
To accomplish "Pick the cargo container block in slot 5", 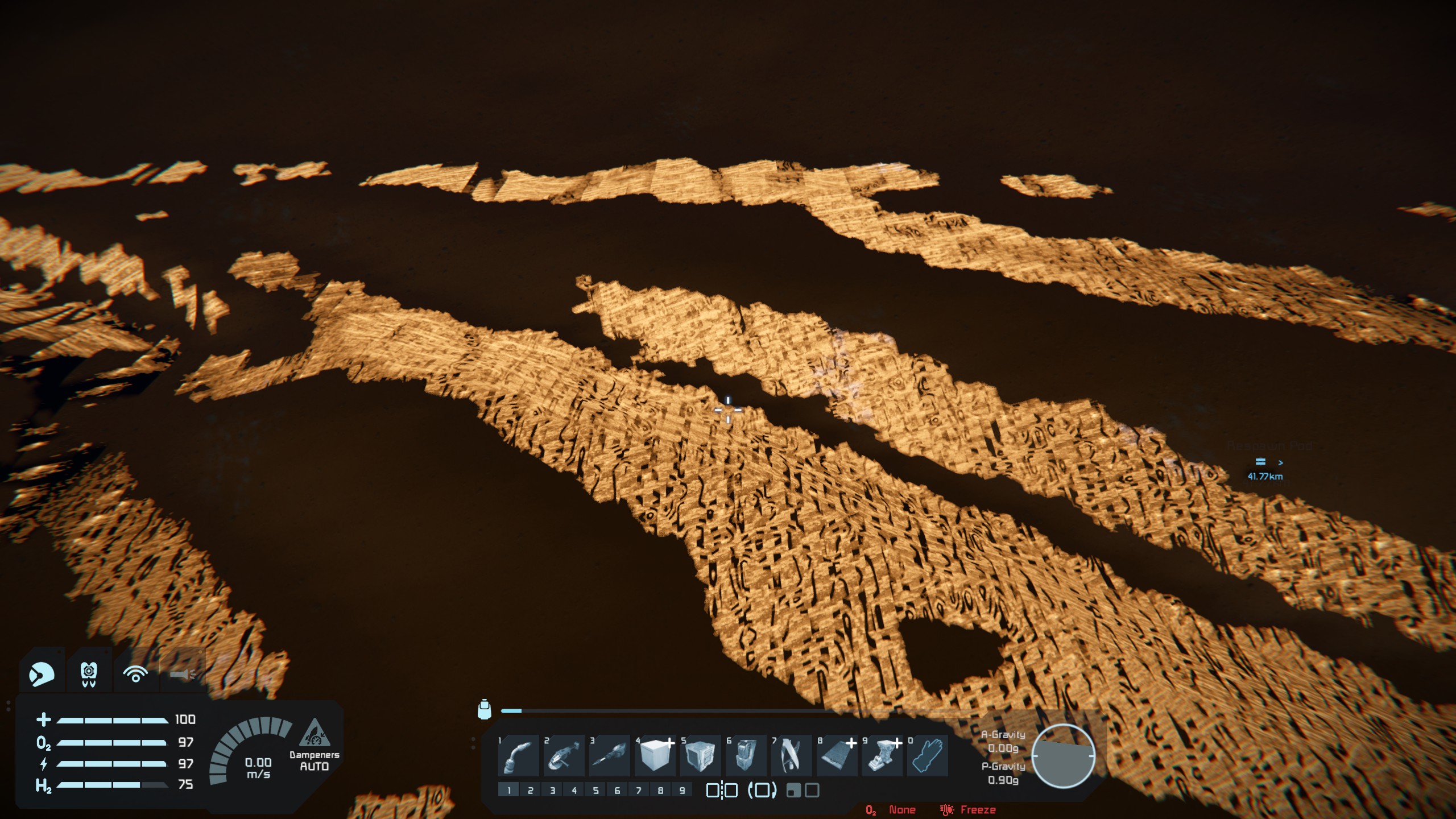I will click(x=700, y=756).
